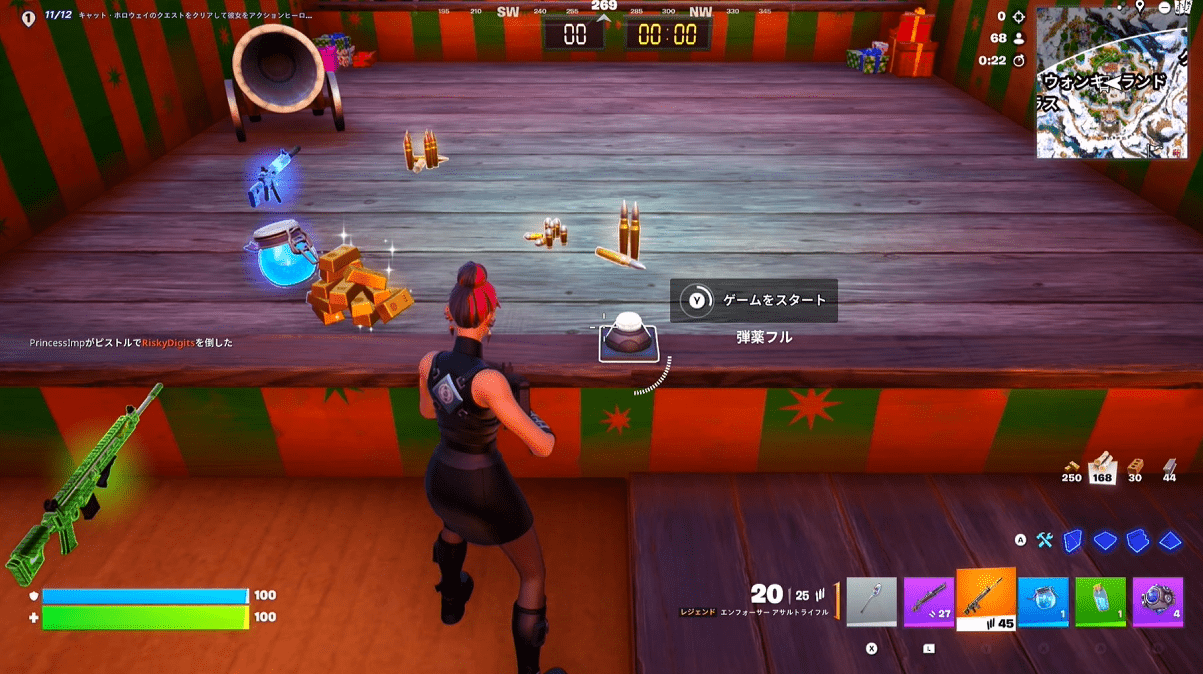Select the green bottled splash item slot
Screen dimensions: 1203x674
click(1100, 602)
